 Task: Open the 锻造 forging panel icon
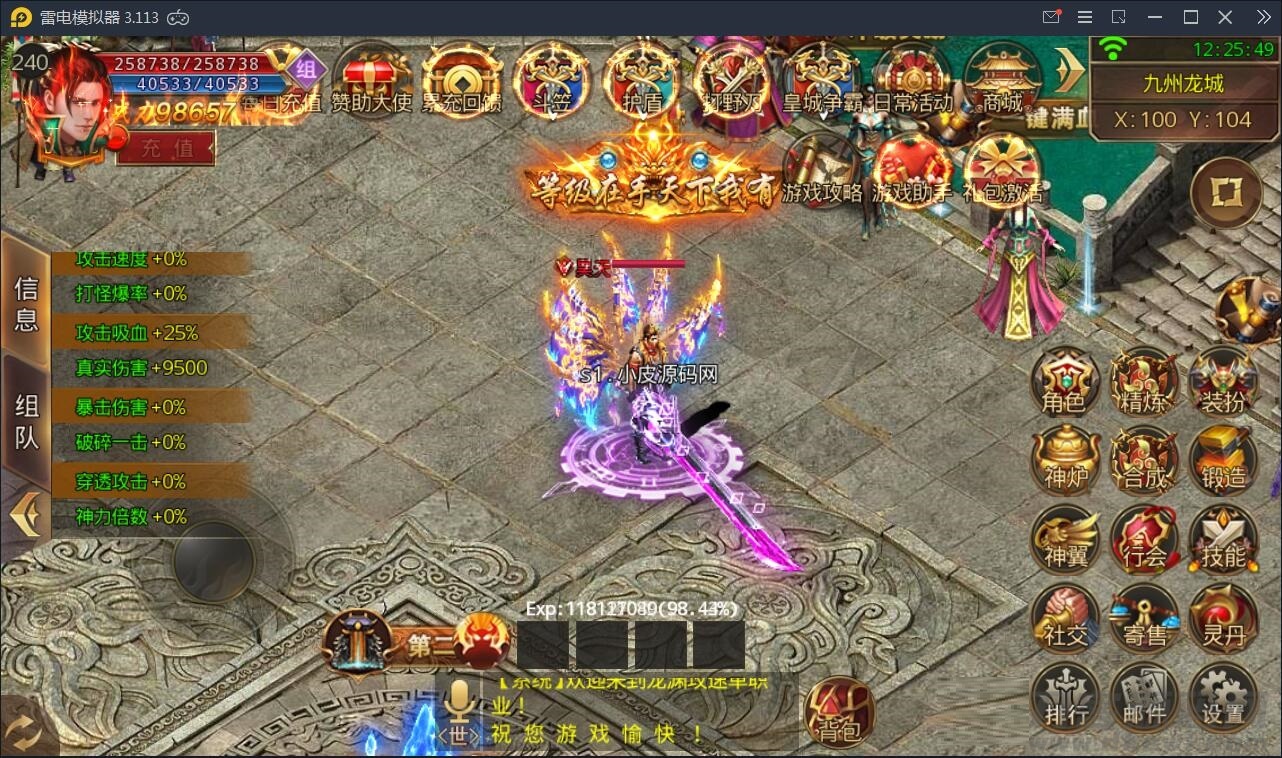[x=1224, y=460]
